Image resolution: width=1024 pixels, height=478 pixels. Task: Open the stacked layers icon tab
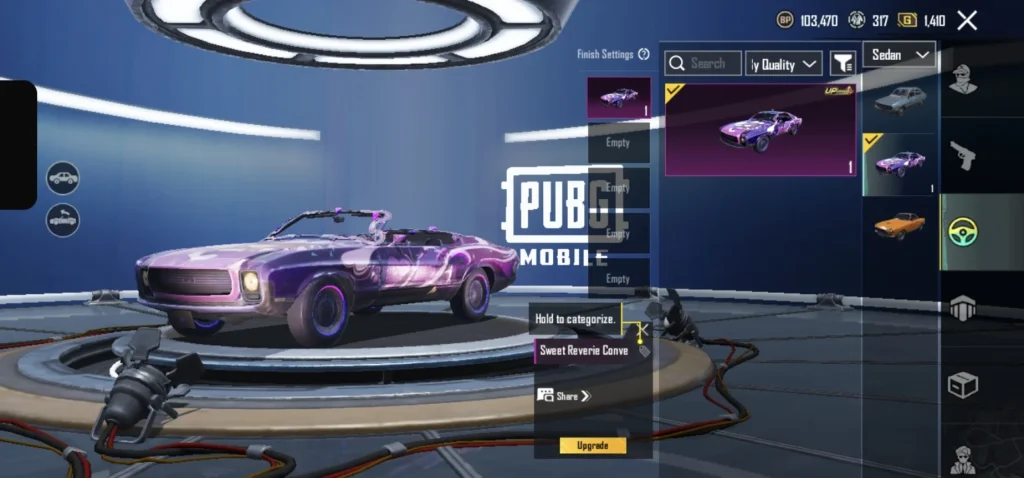click(963, 308)
